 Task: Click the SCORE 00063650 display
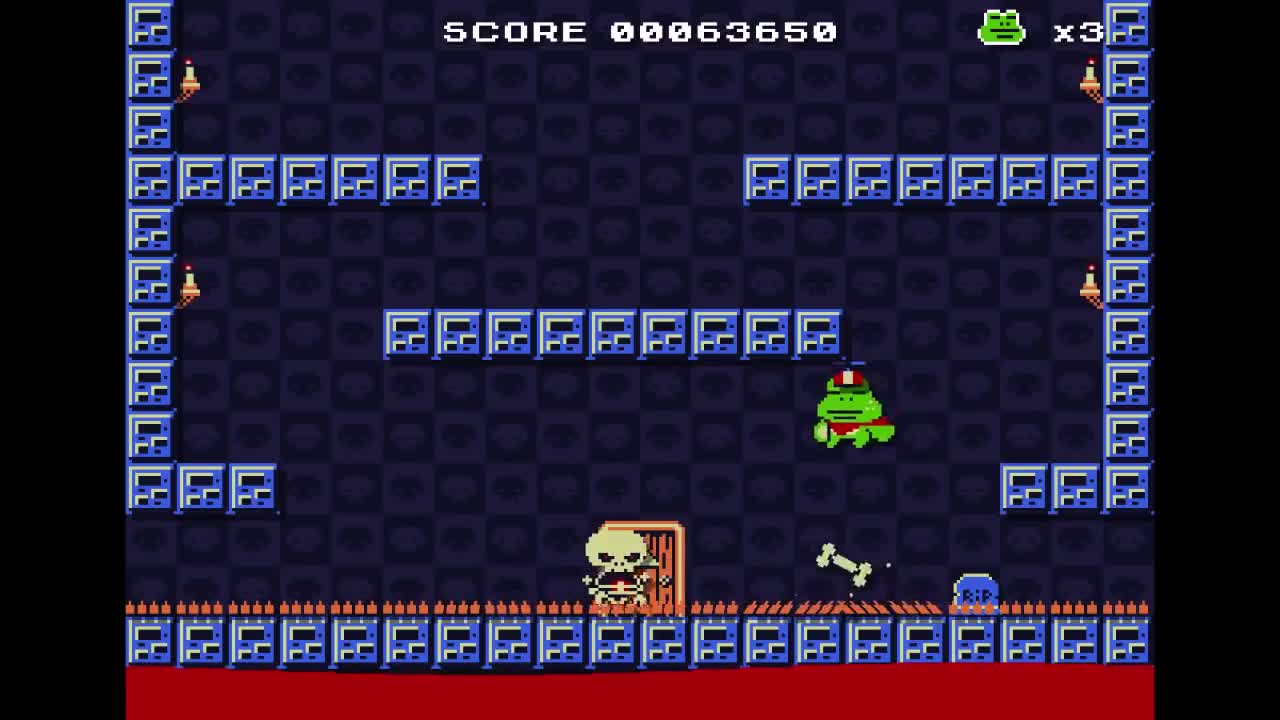tap(638, 31)
